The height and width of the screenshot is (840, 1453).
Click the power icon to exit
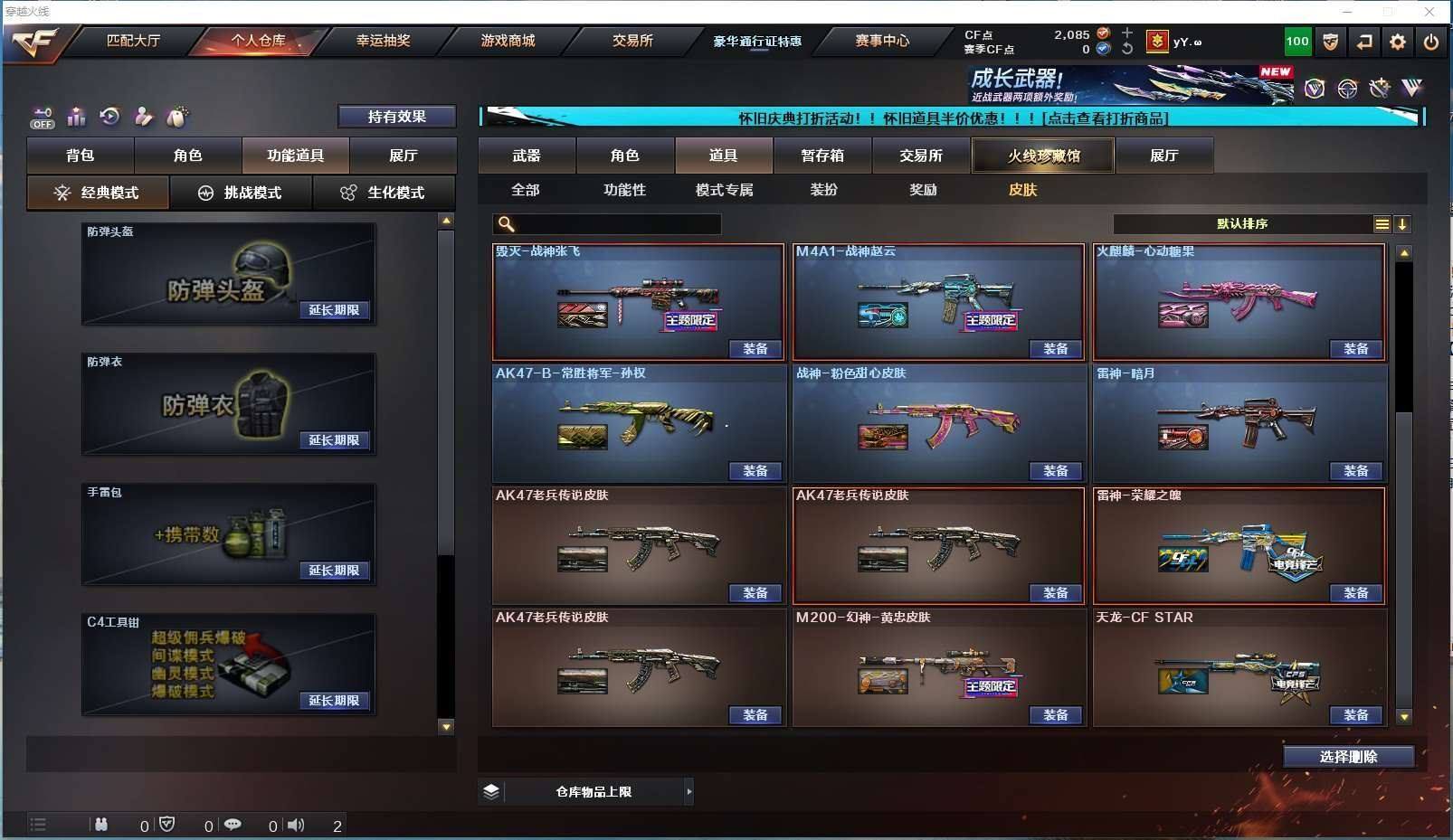1430,42
